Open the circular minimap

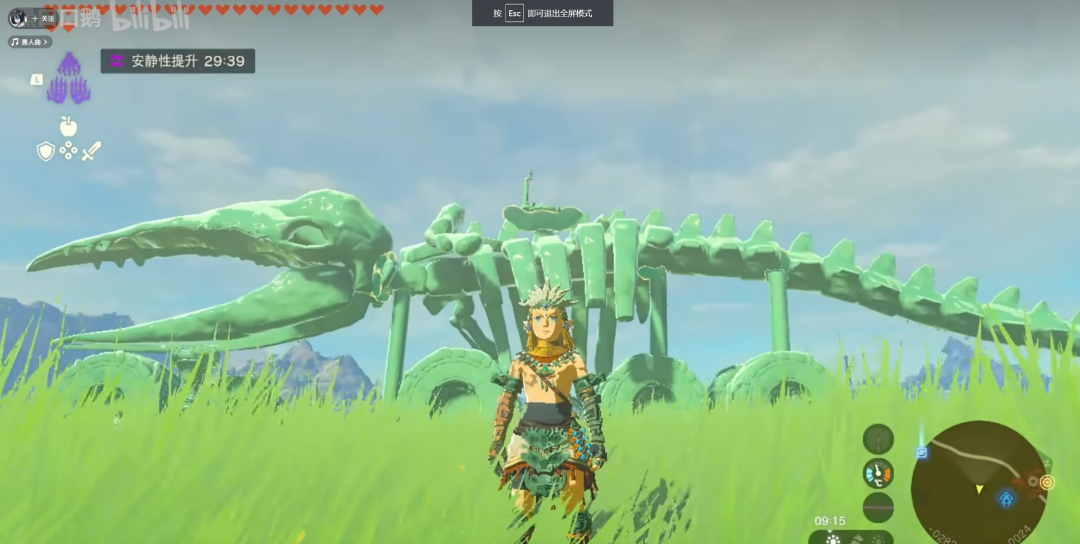point(978,482)
